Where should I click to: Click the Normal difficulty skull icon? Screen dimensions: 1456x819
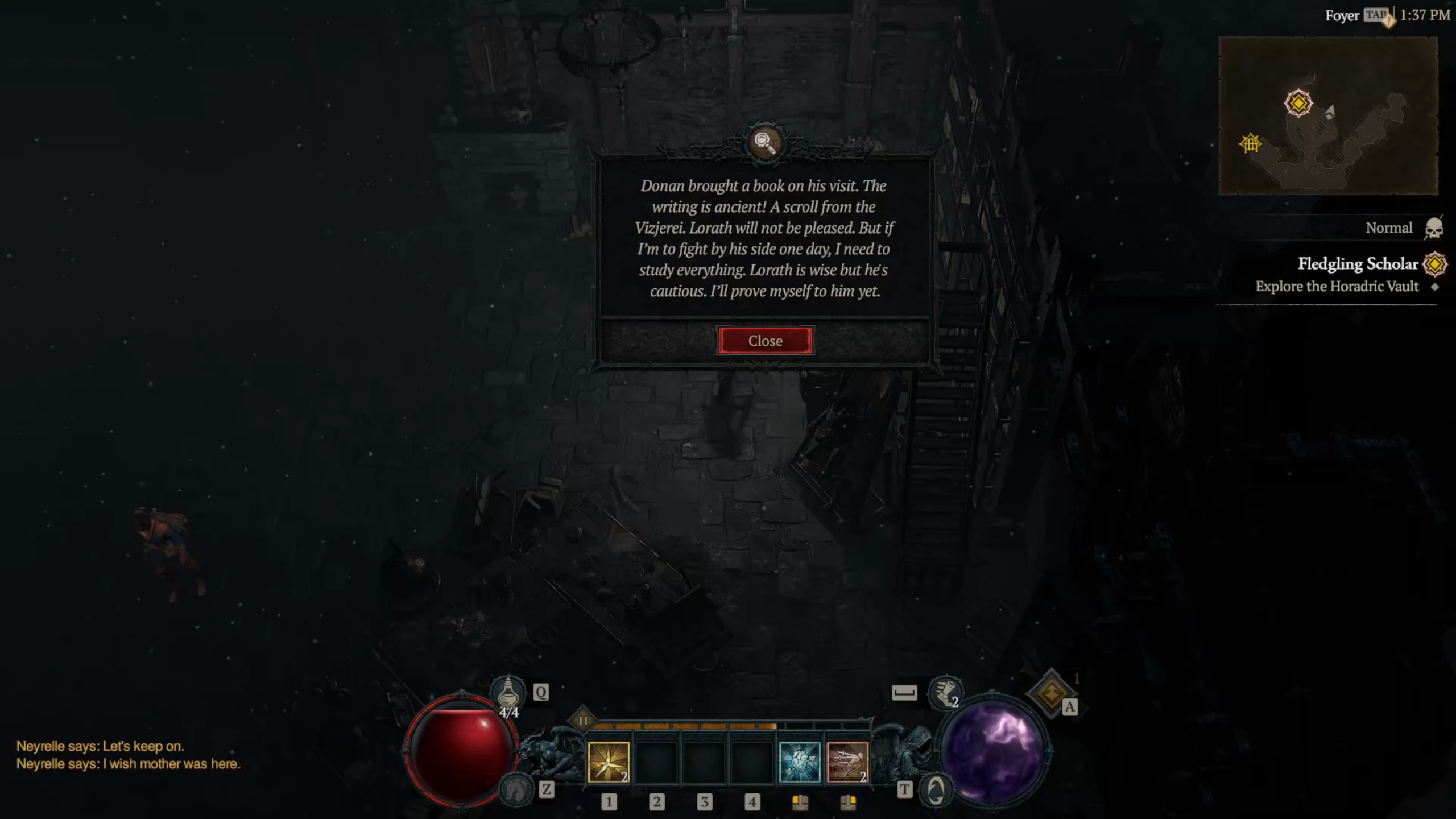(1434, 229)
